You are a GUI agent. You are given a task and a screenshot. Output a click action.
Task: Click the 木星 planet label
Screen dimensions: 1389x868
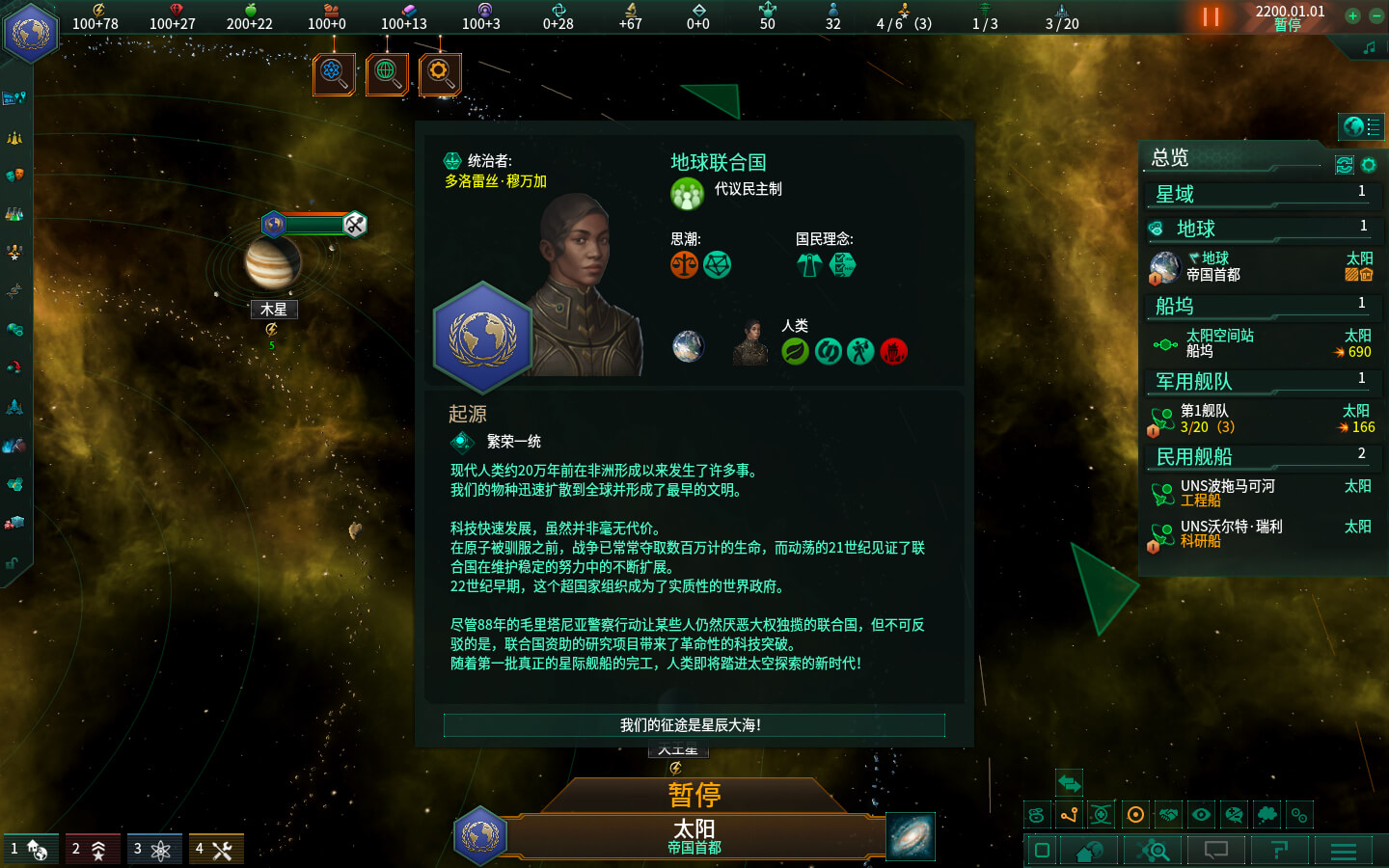coord(274,310)
